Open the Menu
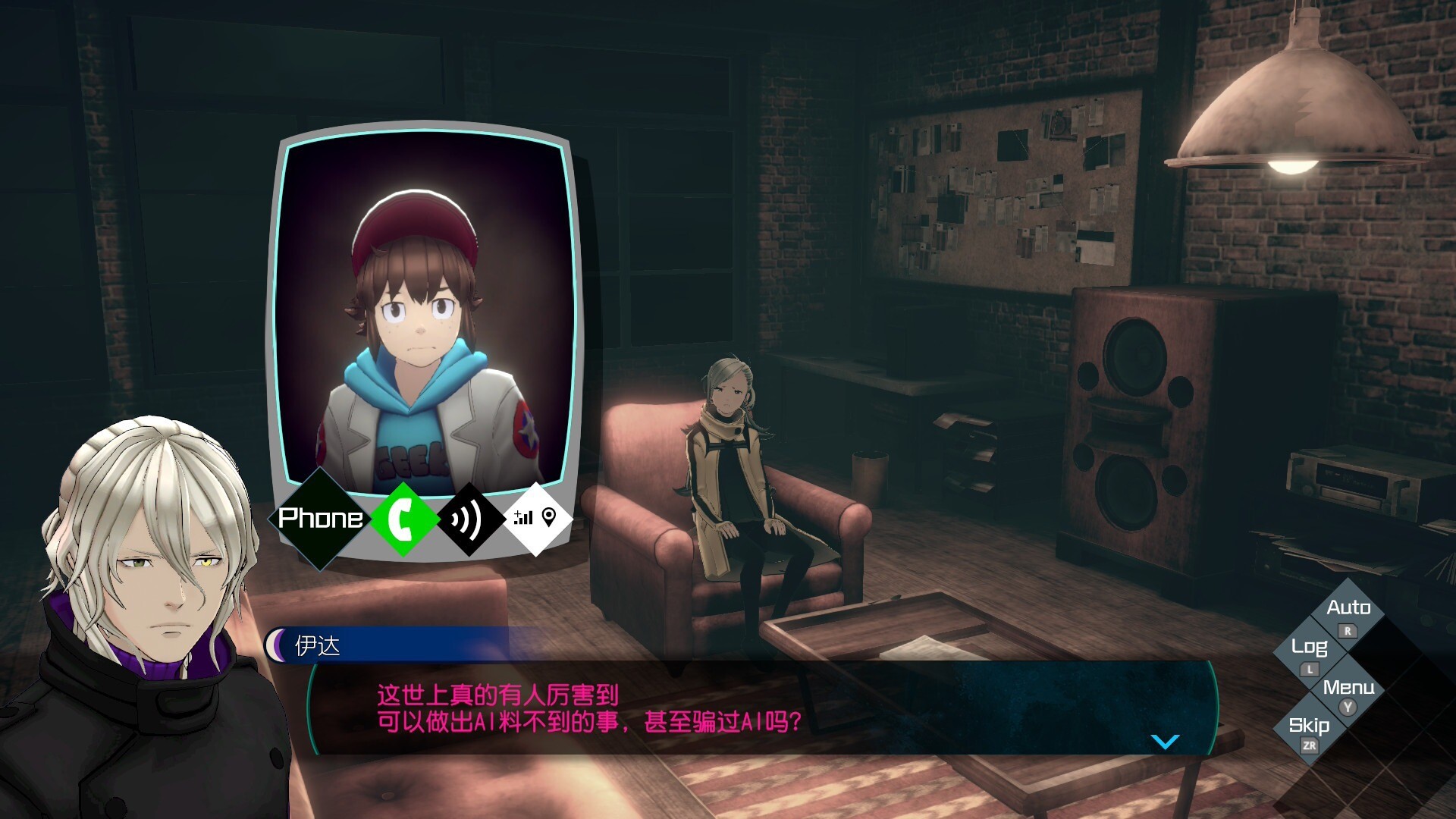This screenshot has width=1456, height=819. (x=1348, y=688)
